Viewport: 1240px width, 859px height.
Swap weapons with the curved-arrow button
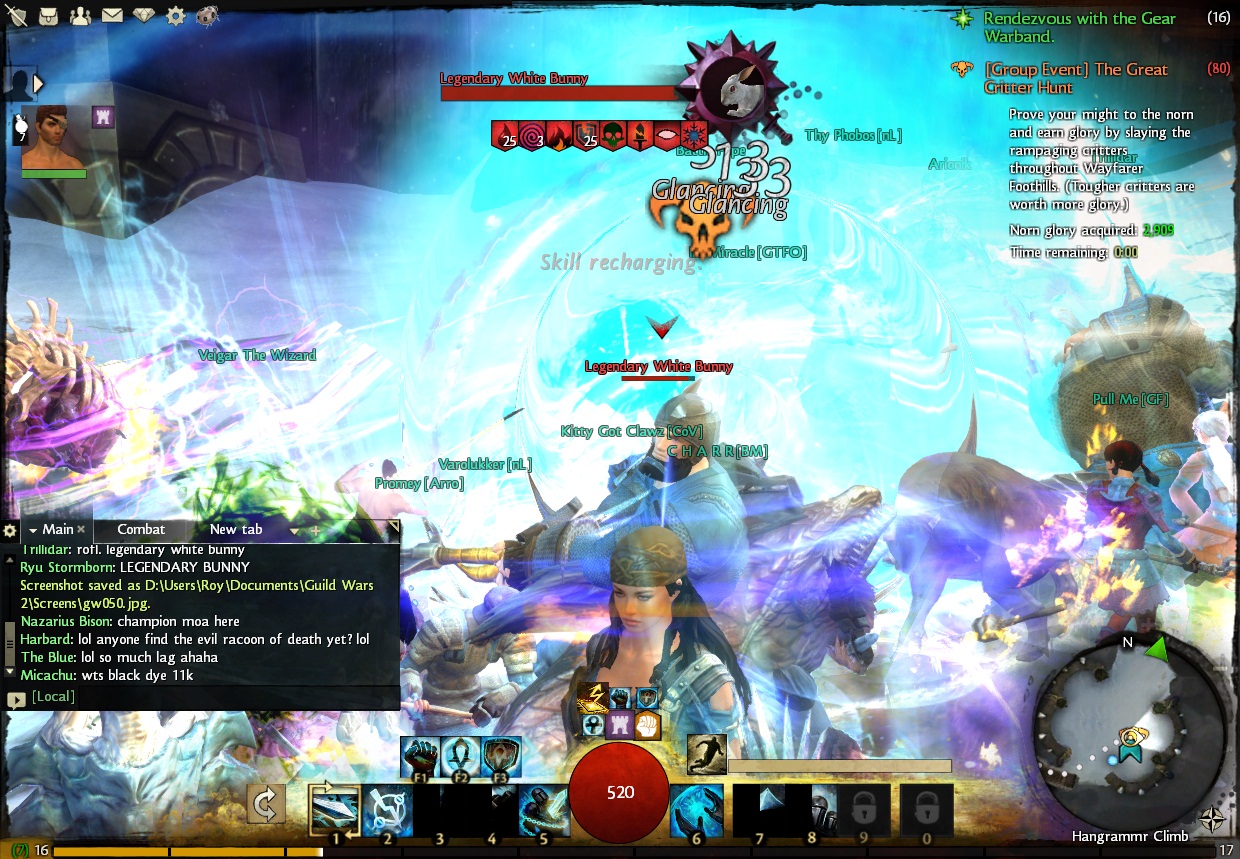click(x=266, y=804)
